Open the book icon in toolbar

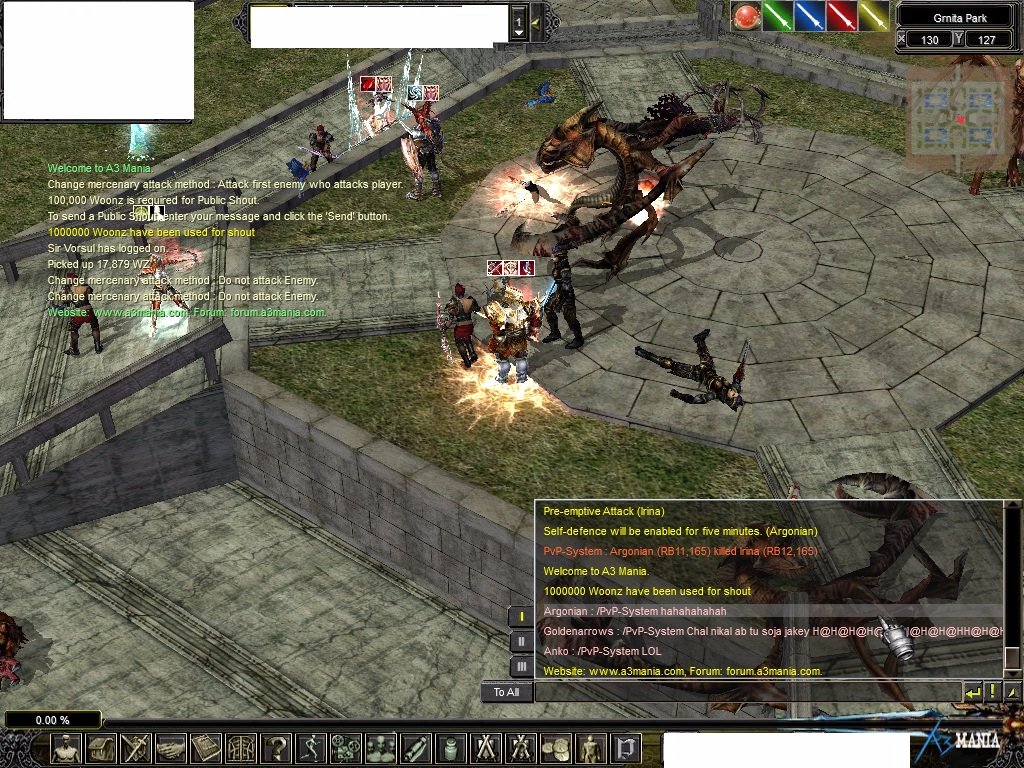pyautogui.click(x=206, y=747)
